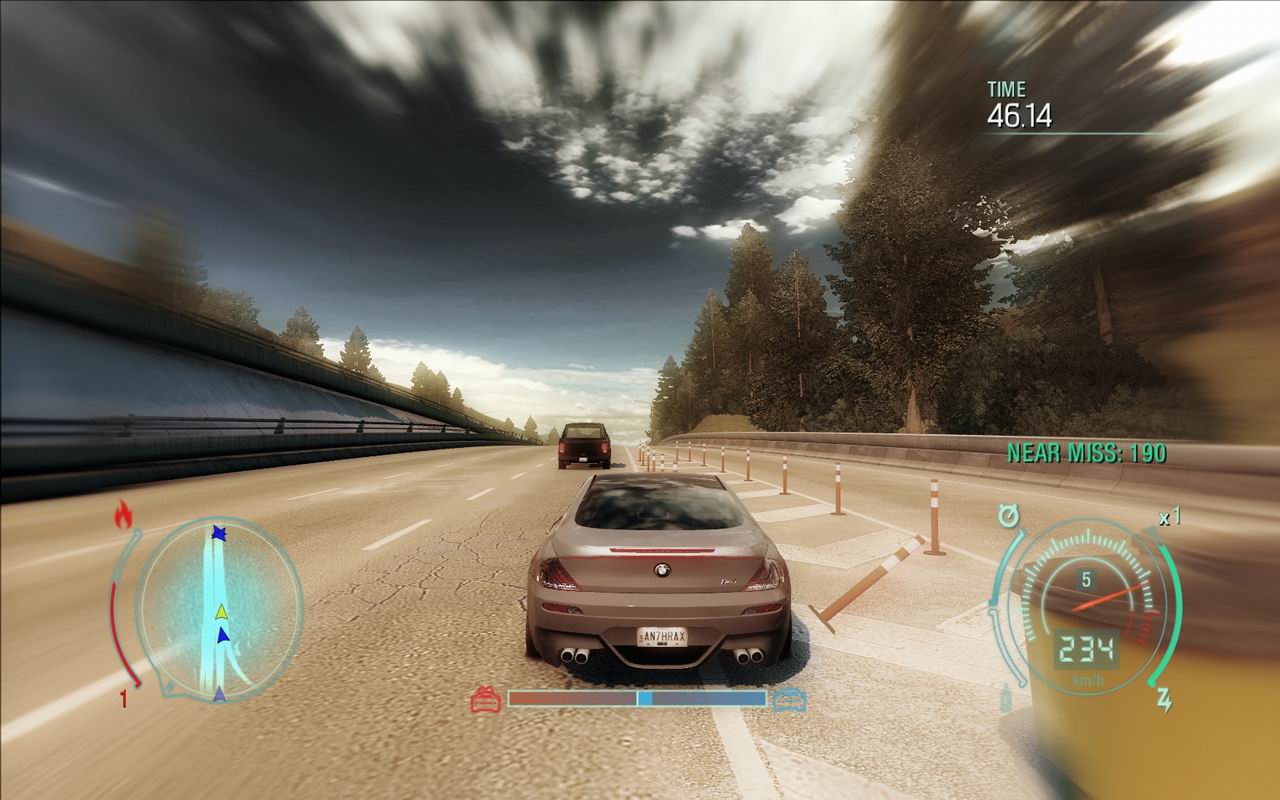Click the yellow arrow marker on minimap

tap(221, 611)
